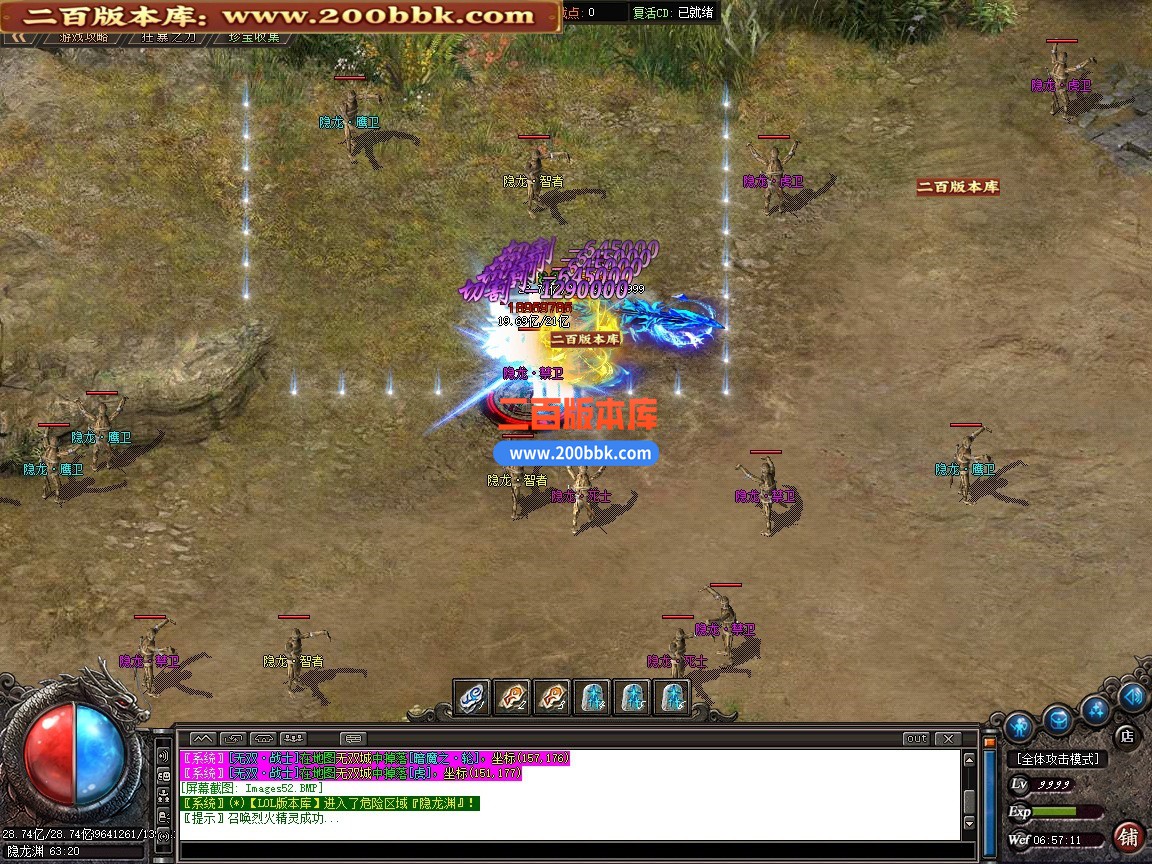Screen dimensions: 1152x864
Task: Click the chat window's out button
Action: [x=916, y=739]
